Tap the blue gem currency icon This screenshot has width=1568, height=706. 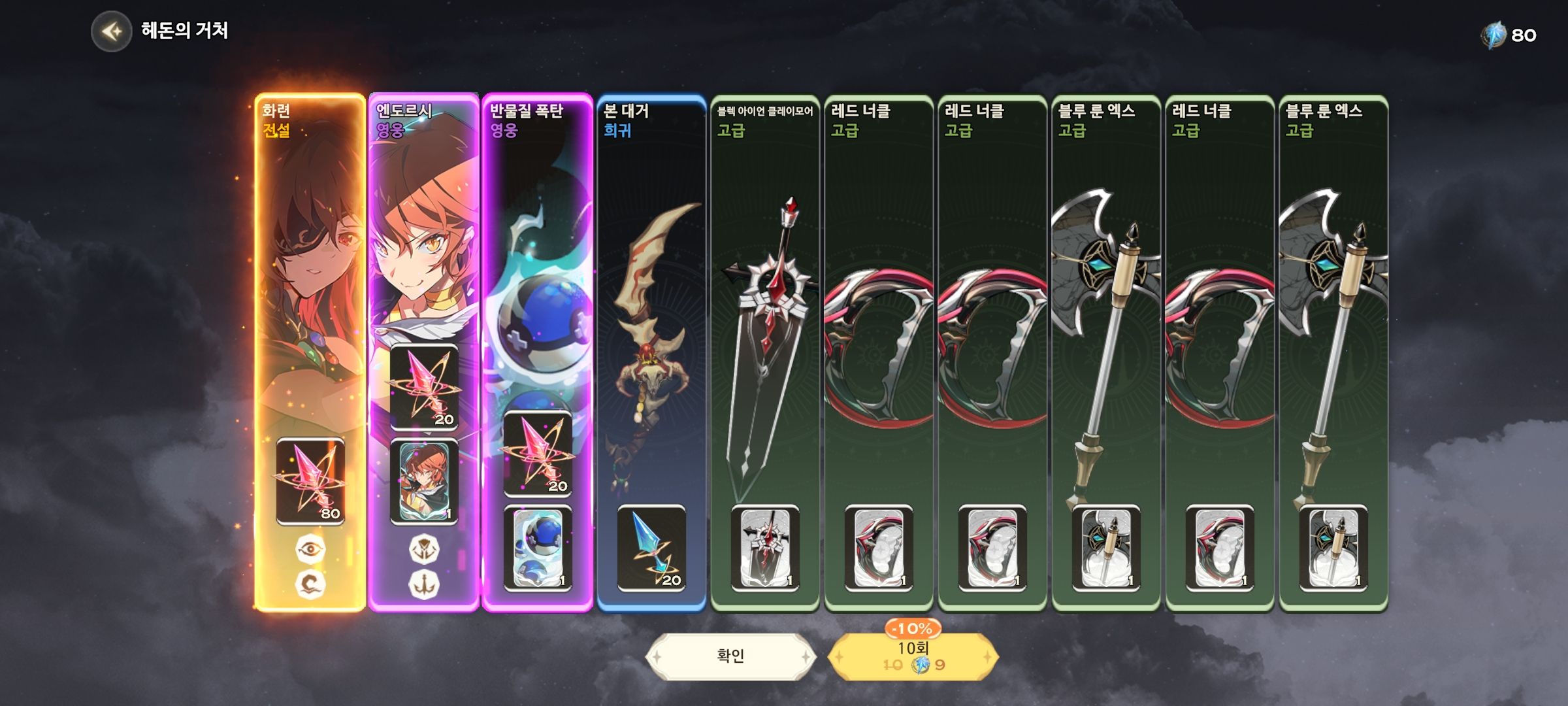1492,35
